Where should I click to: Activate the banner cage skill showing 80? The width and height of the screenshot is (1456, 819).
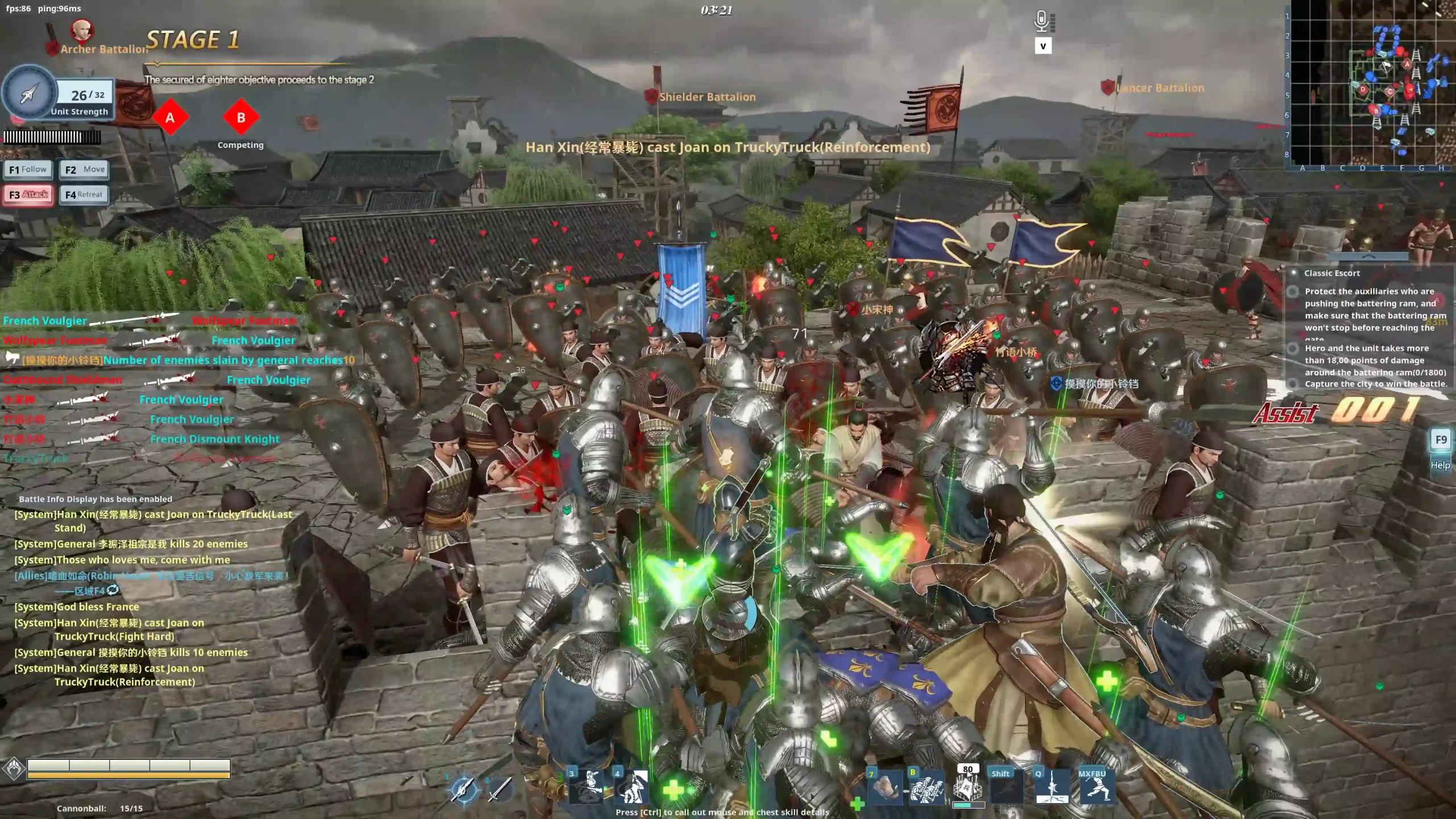point(968,788)
